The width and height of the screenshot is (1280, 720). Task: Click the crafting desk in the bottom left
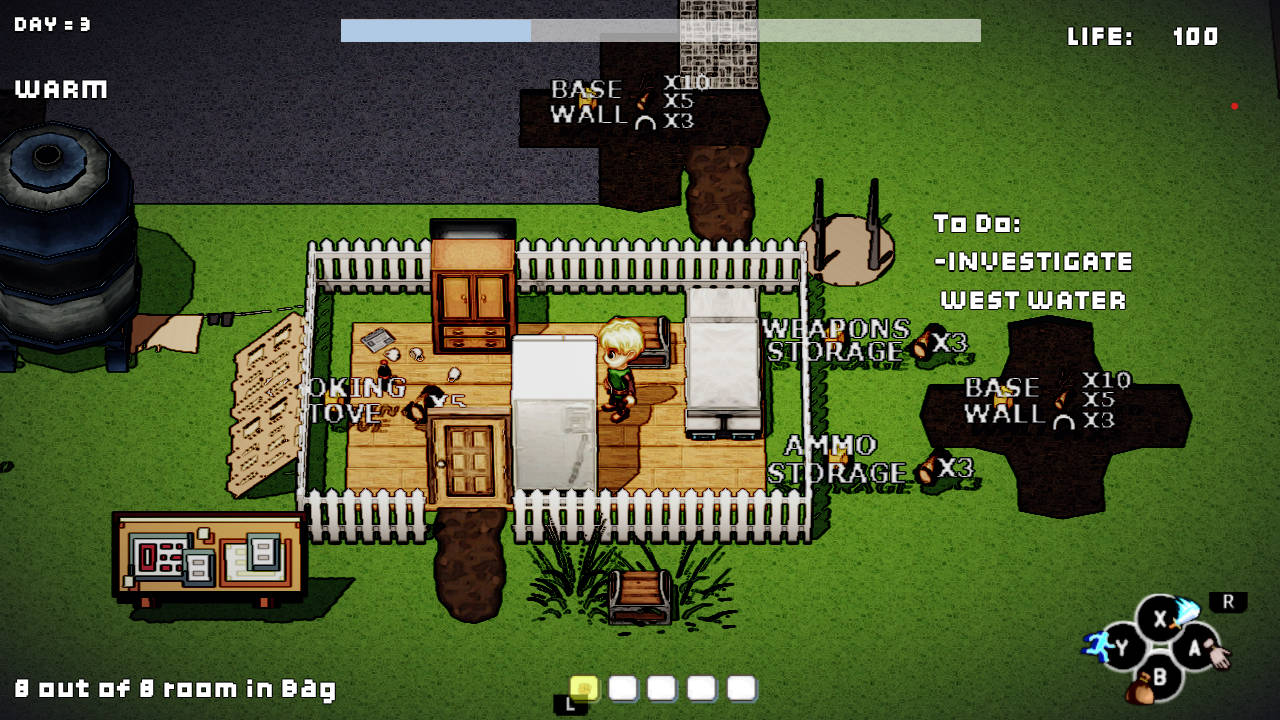coord(205,555)
